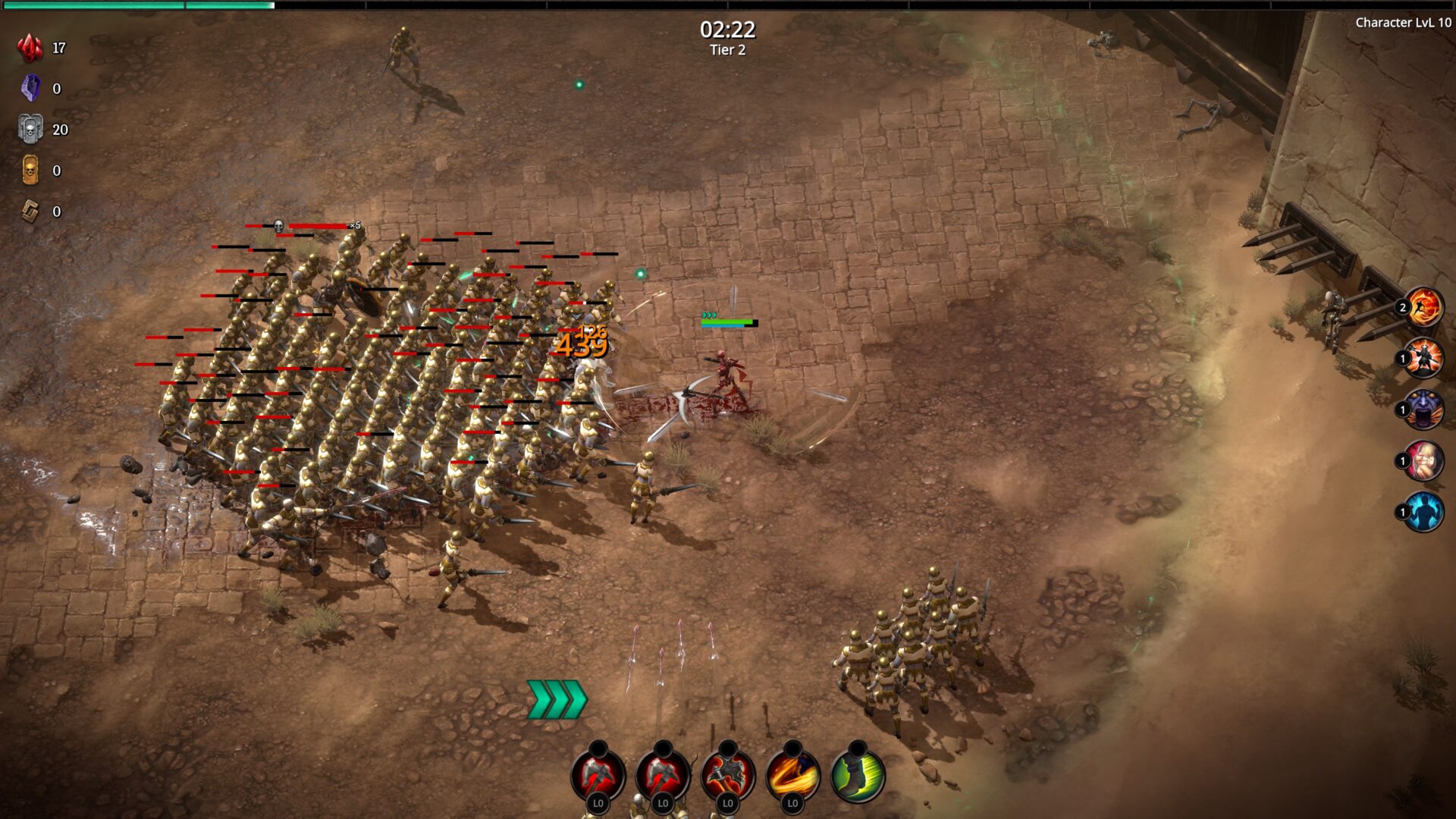Screen dimensions: 1456x819
Task: Open the clenched fist passive icon
Action: click(1423, 461)
